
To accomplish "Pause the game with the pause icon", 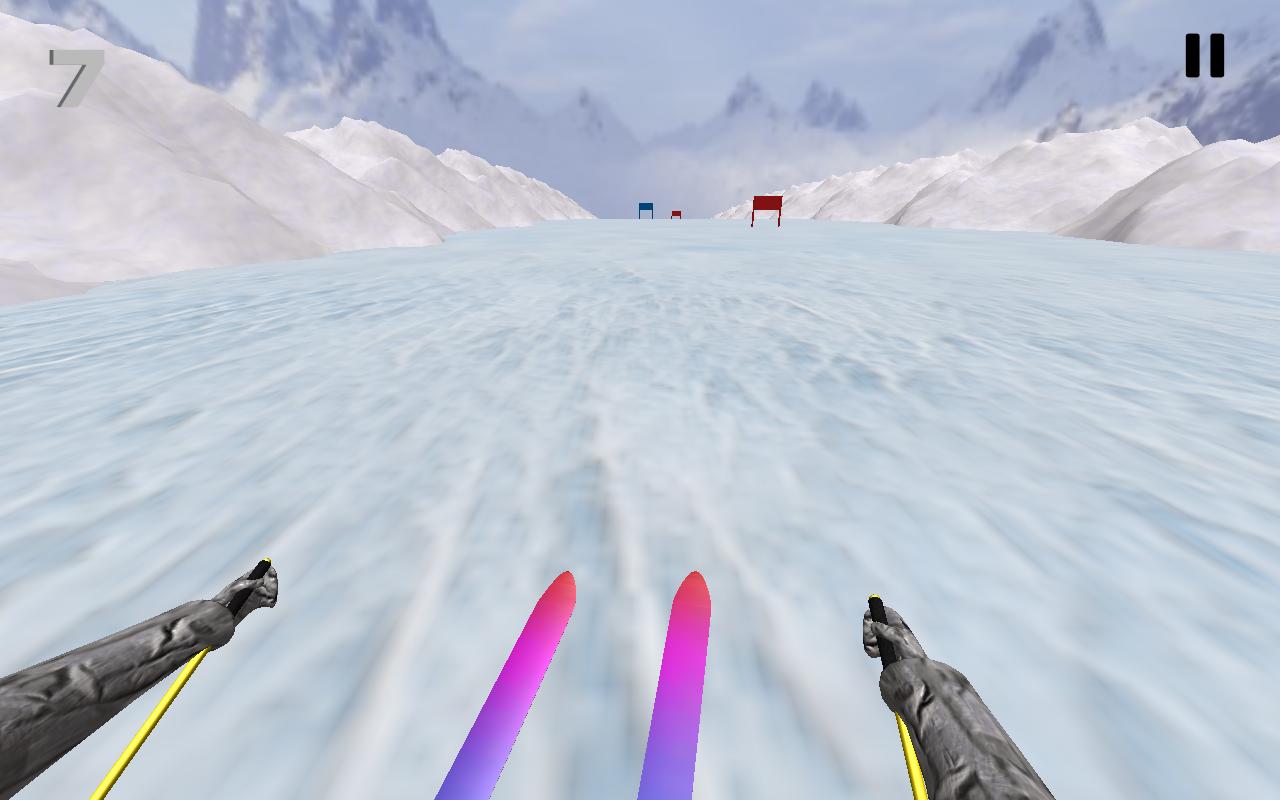I will pyautogui.click(x=1204, y=55).
